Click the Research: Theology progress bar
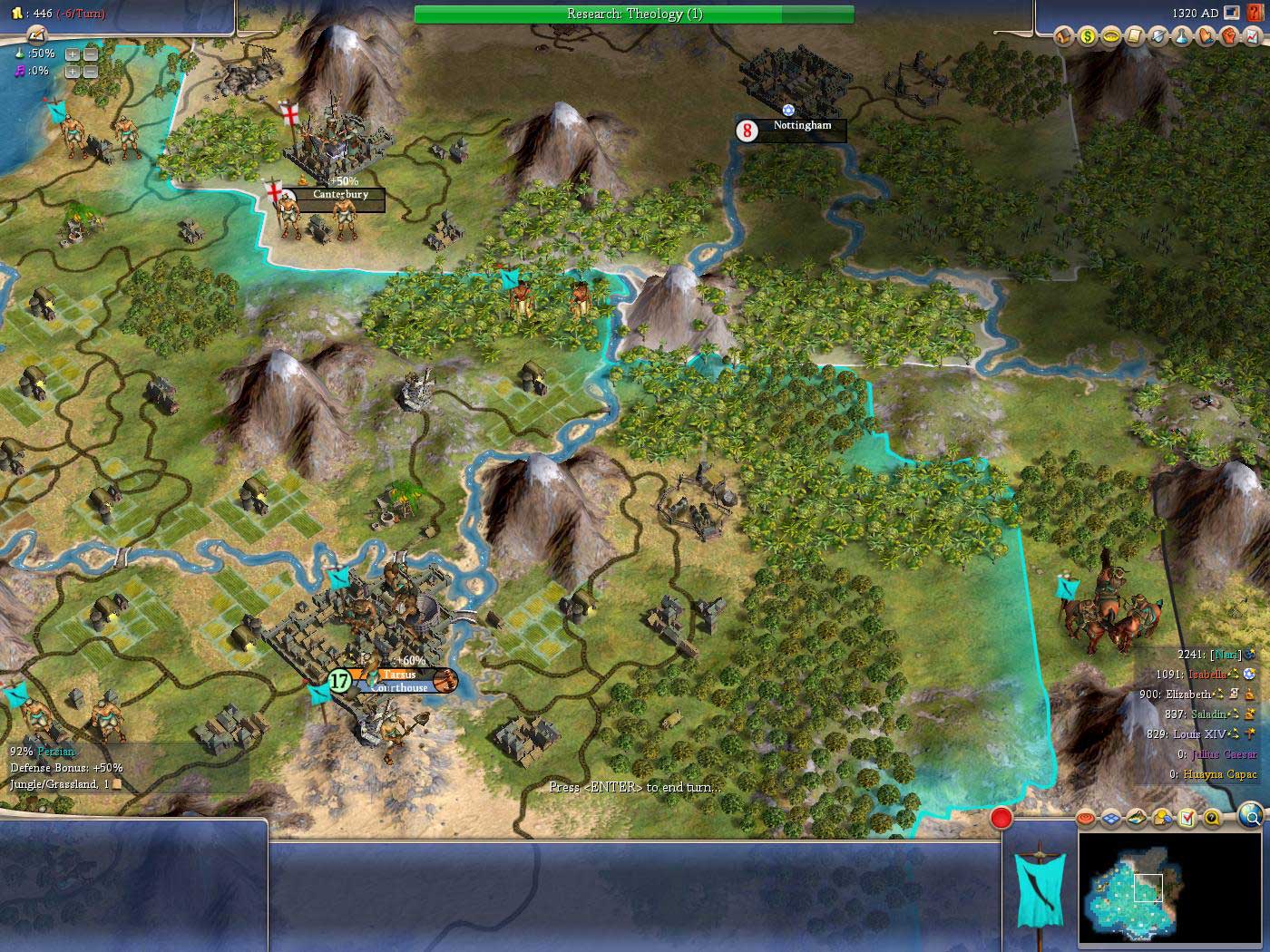Image resolution: width=1270 pixels, height=952 pixels. tap(633, 14)
